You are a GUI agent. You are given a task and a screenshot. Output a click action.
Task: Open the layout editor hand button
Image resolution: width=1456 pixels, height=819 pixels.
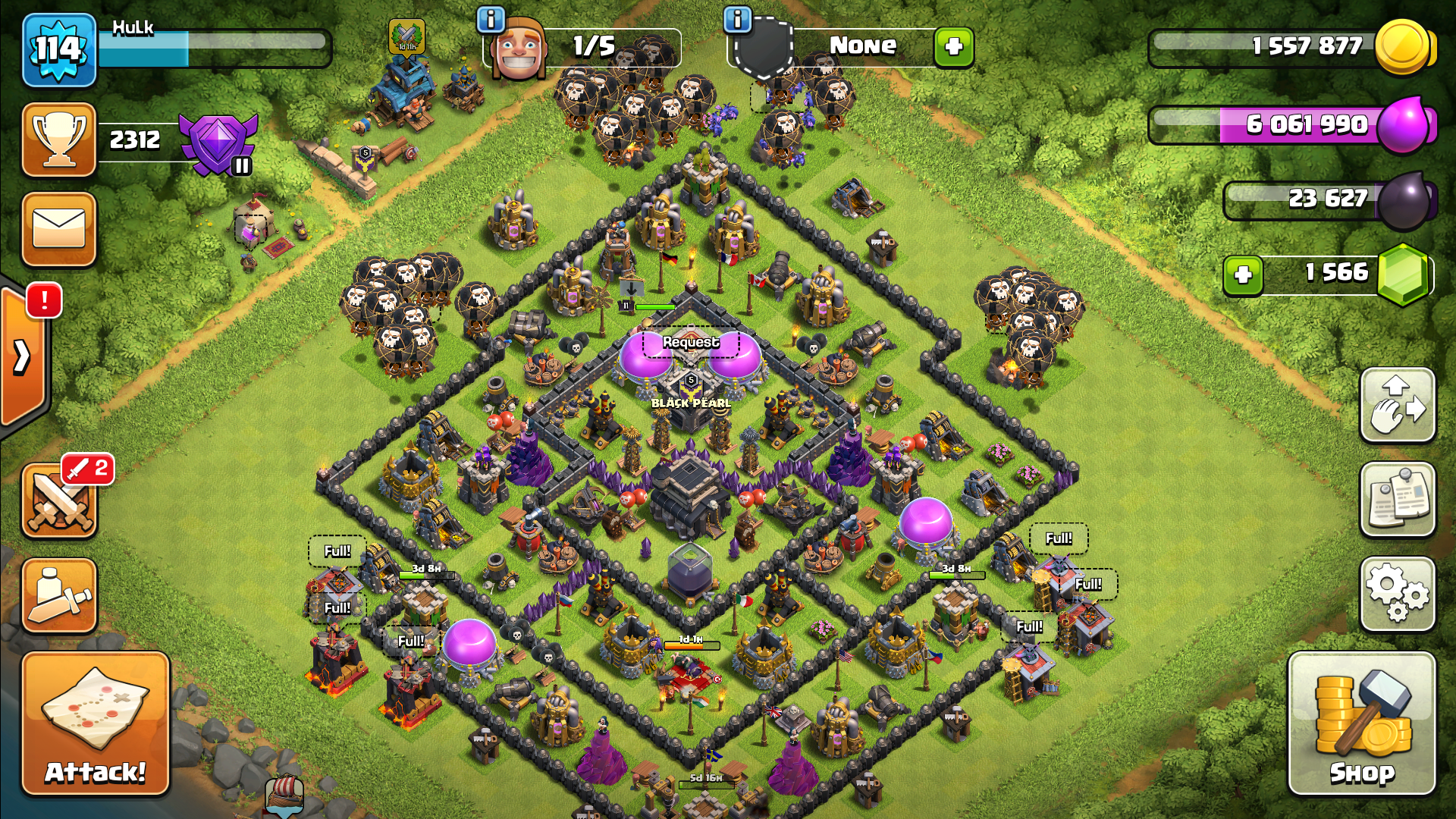coord(1398,405)
